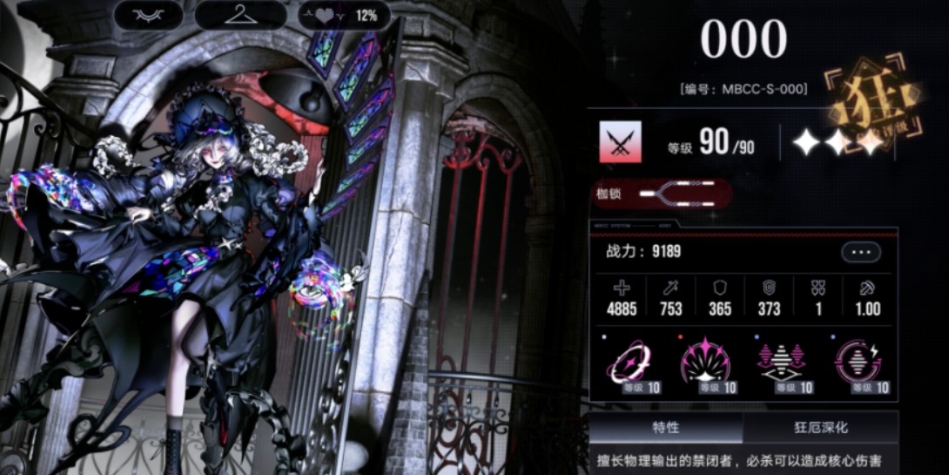
Task: Select the second skill with the spiky crown icon
Action: 705,364
